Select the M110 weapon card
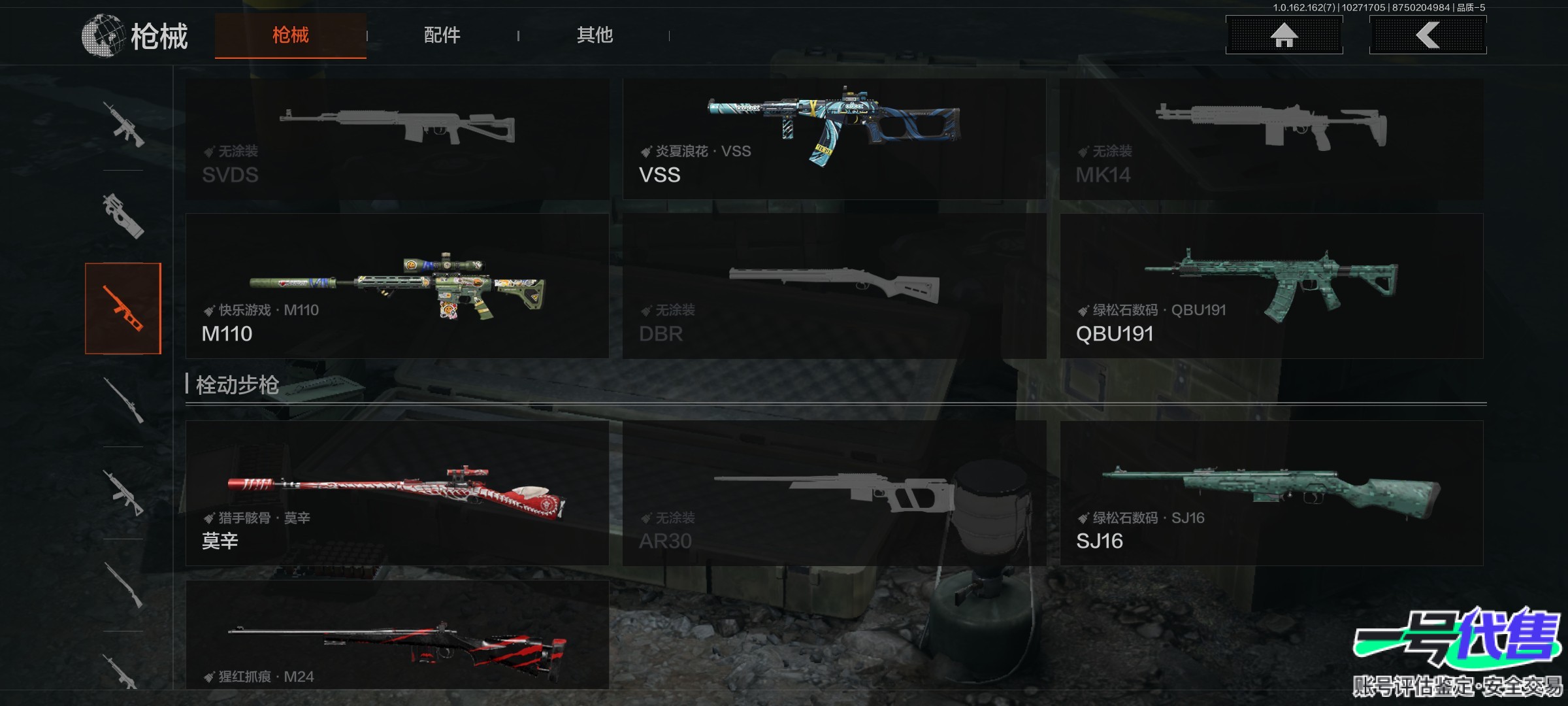Viewport: 1568px width, 706px height. (397, 286)
